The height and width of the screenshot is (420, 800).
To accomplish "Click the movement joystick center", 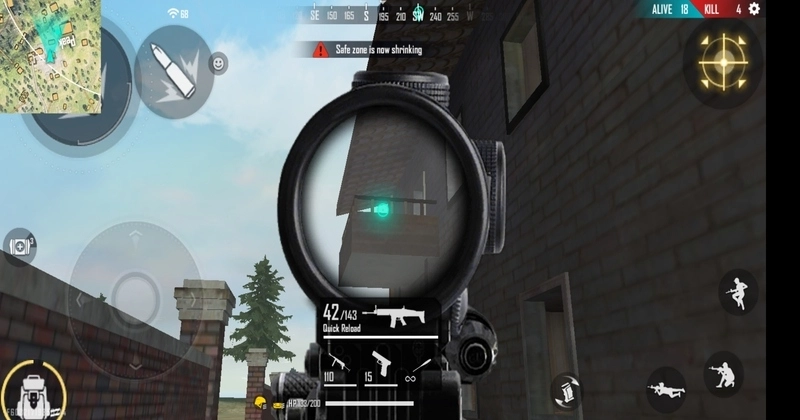I will [x=131, y=296].
